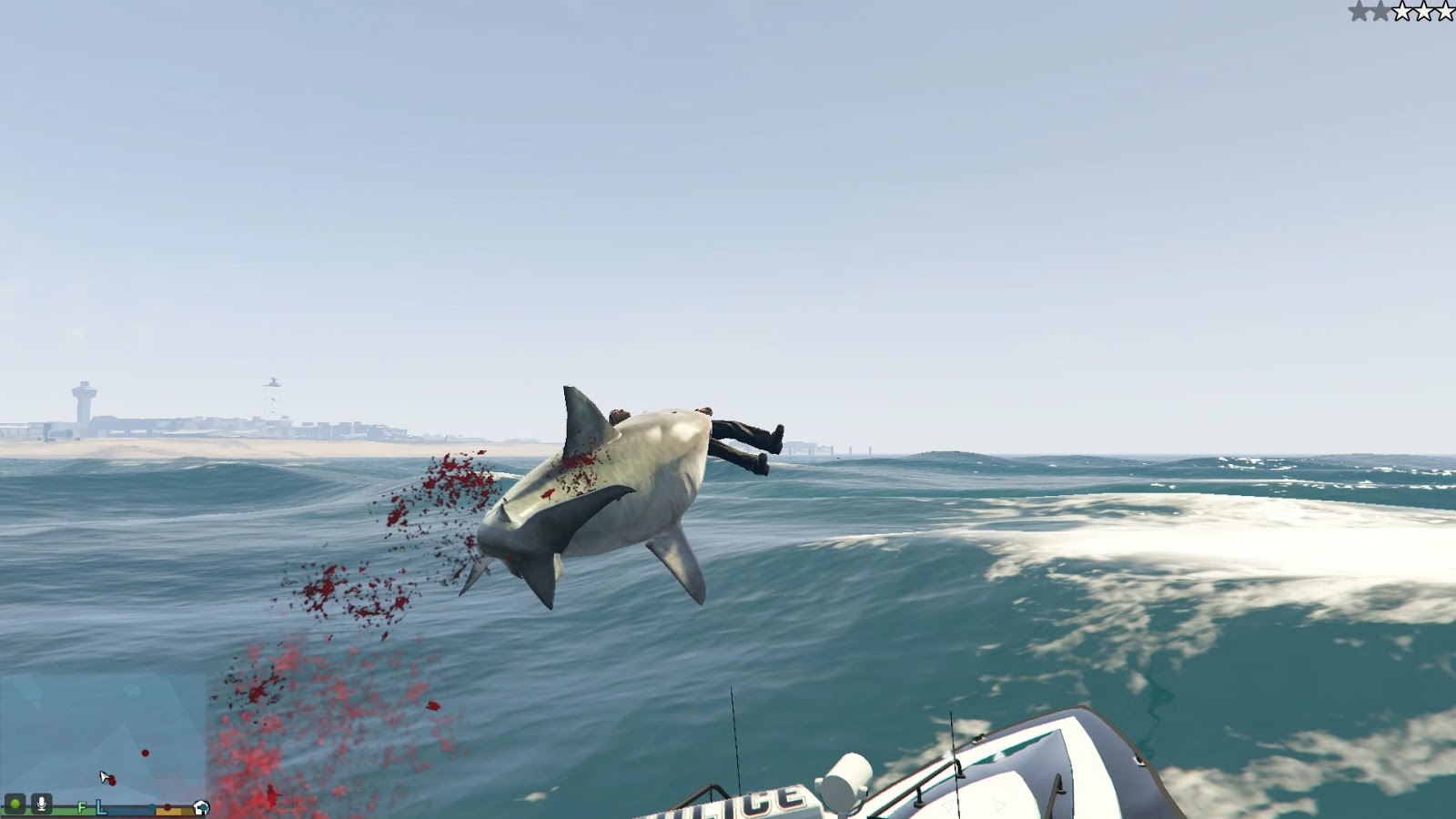Image resolution: width=1456 pixels, height=819 pixels.
Task: Toggle the green recording indicator dot
Action: (16, 804)
